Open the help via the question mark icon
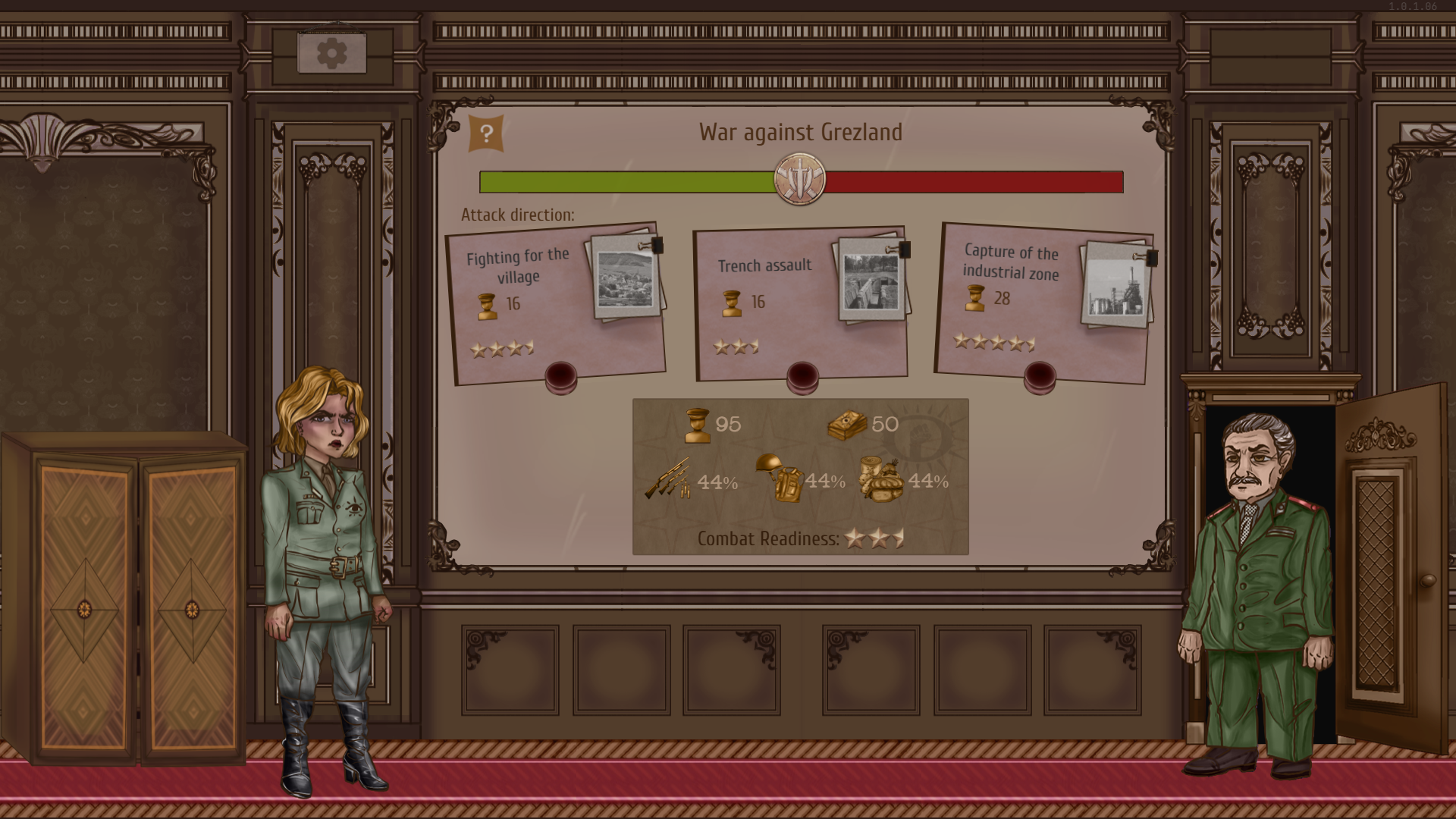This screenshot has width=1456, height=819. [486, 133]
